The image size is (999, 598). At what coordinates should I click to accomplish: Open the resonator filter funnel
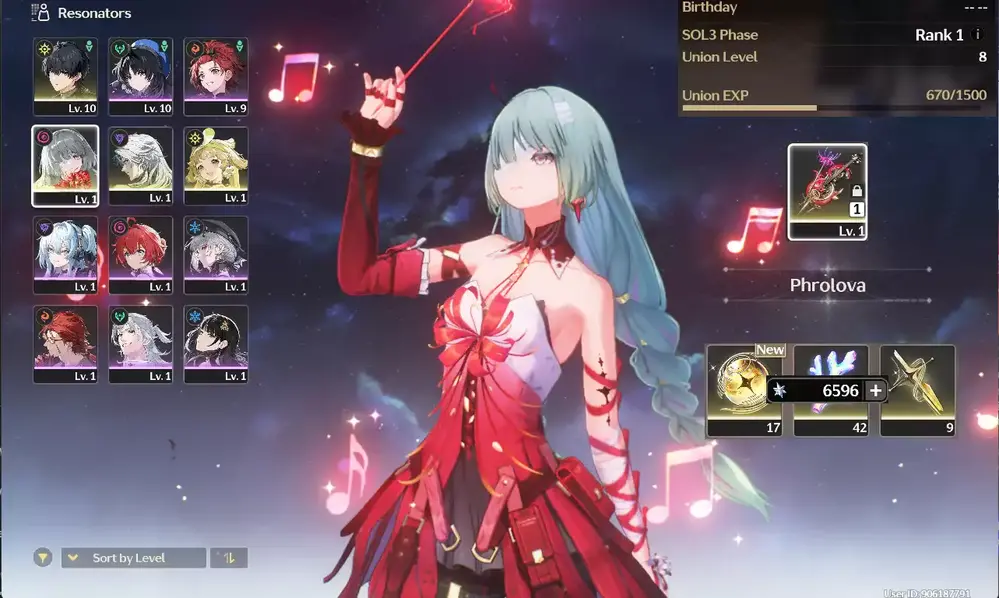click(42, 558)
